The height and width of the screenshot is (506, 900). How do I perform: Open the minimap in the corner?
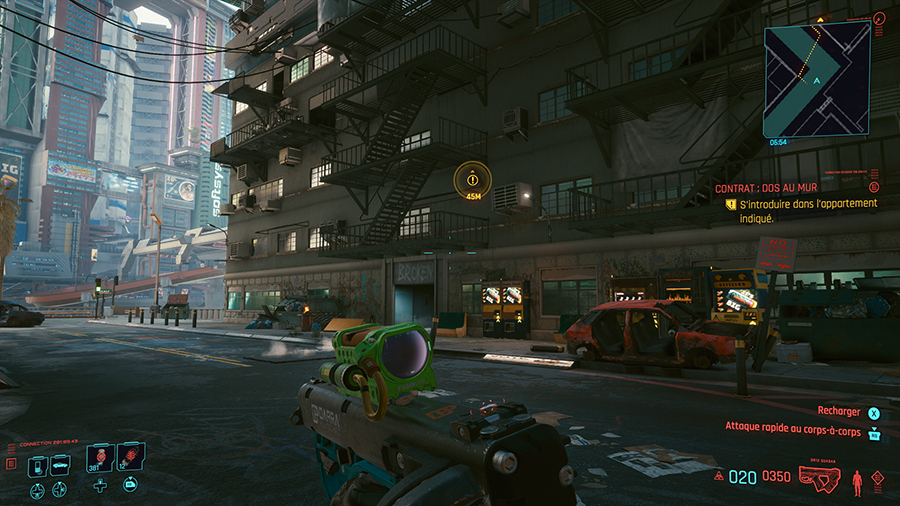point(816,80)
